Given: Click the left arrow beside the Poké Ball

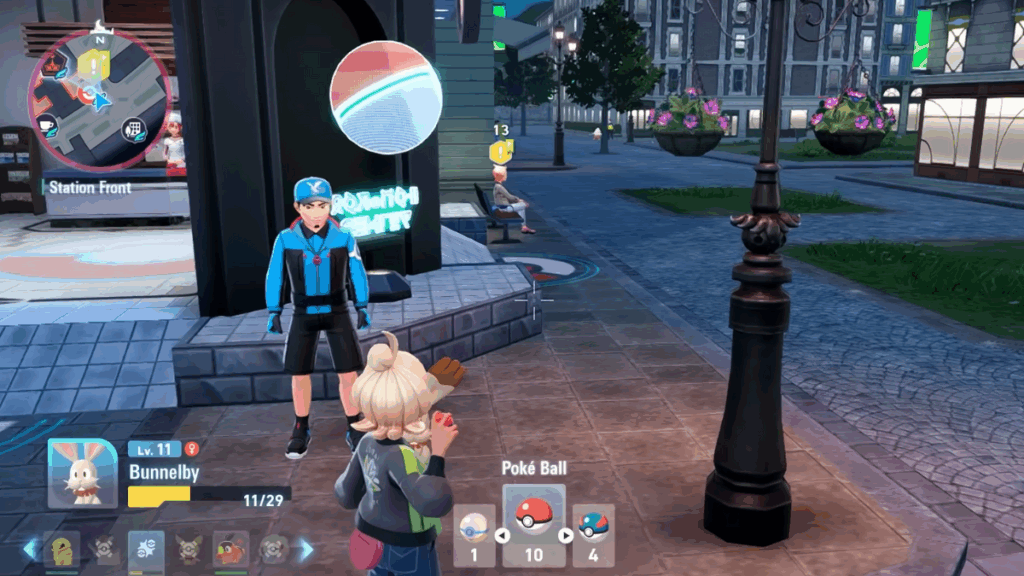Looking at the screenshot, I should click(x=503, y=535).
